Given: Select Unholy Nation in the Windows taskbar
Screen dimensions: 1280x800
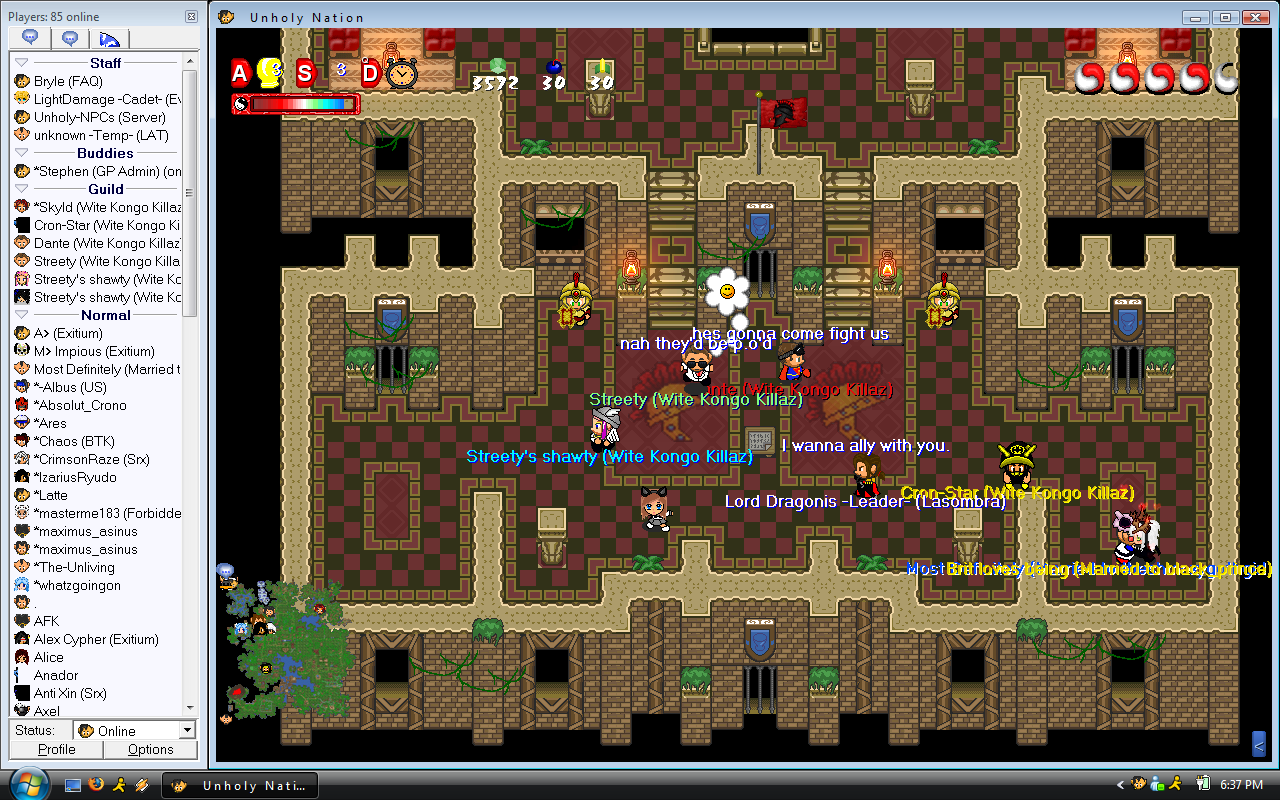Looking at the screenshot, I should (242, 785).
